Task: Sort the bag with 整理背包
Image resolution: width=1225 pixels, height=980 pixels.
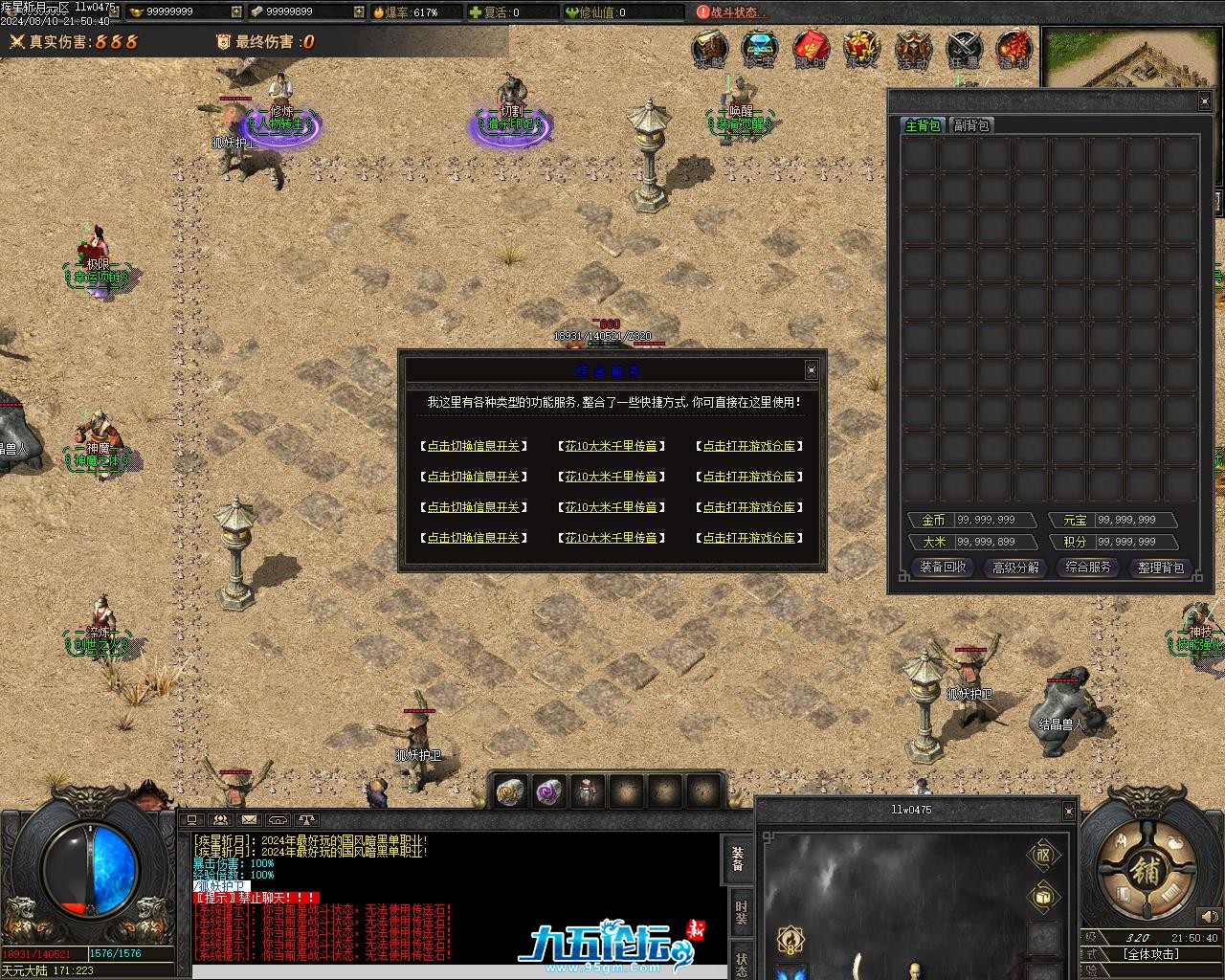Action: coord(1161,568)
